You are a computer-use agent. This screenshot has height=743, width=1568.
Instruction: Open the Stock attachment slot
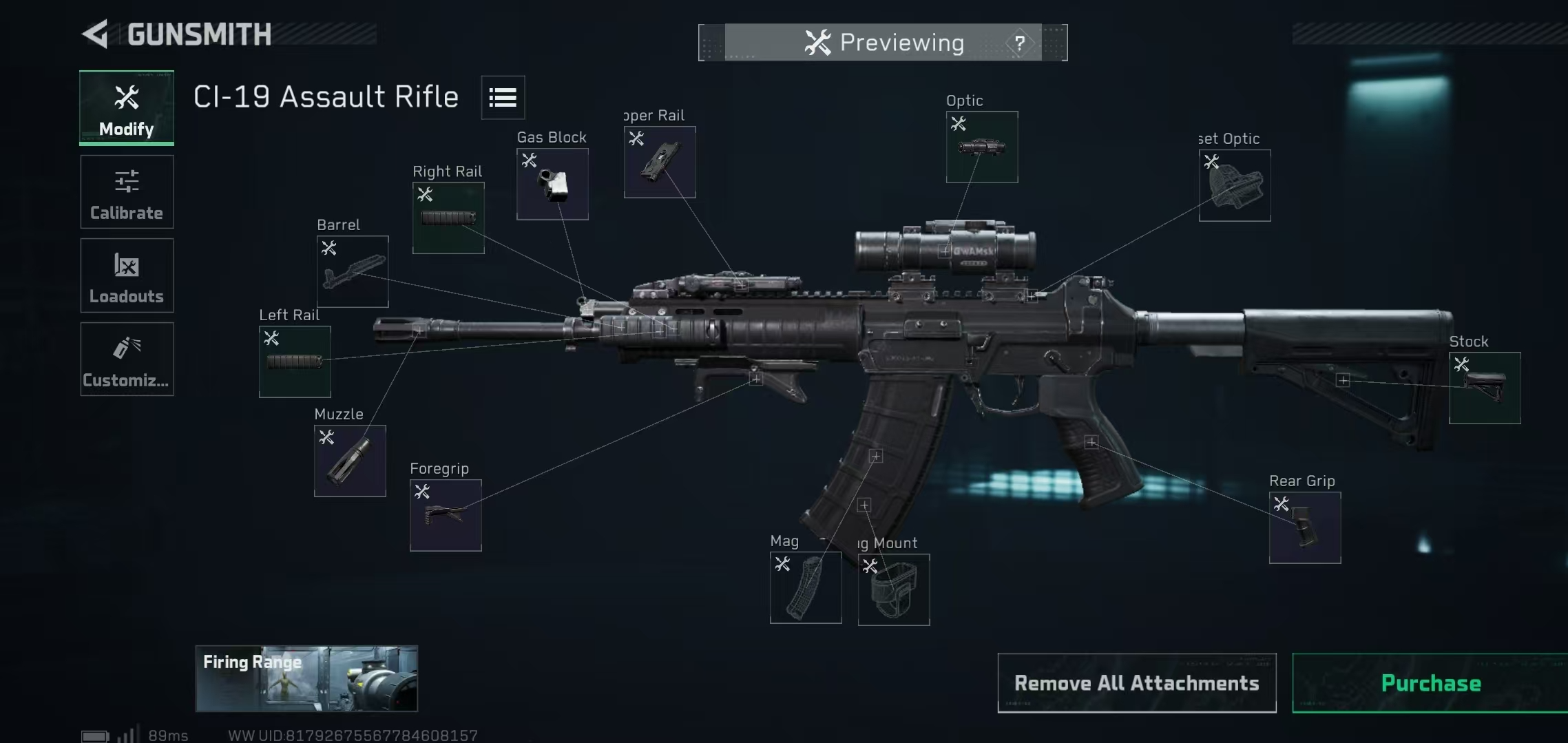1485,388
